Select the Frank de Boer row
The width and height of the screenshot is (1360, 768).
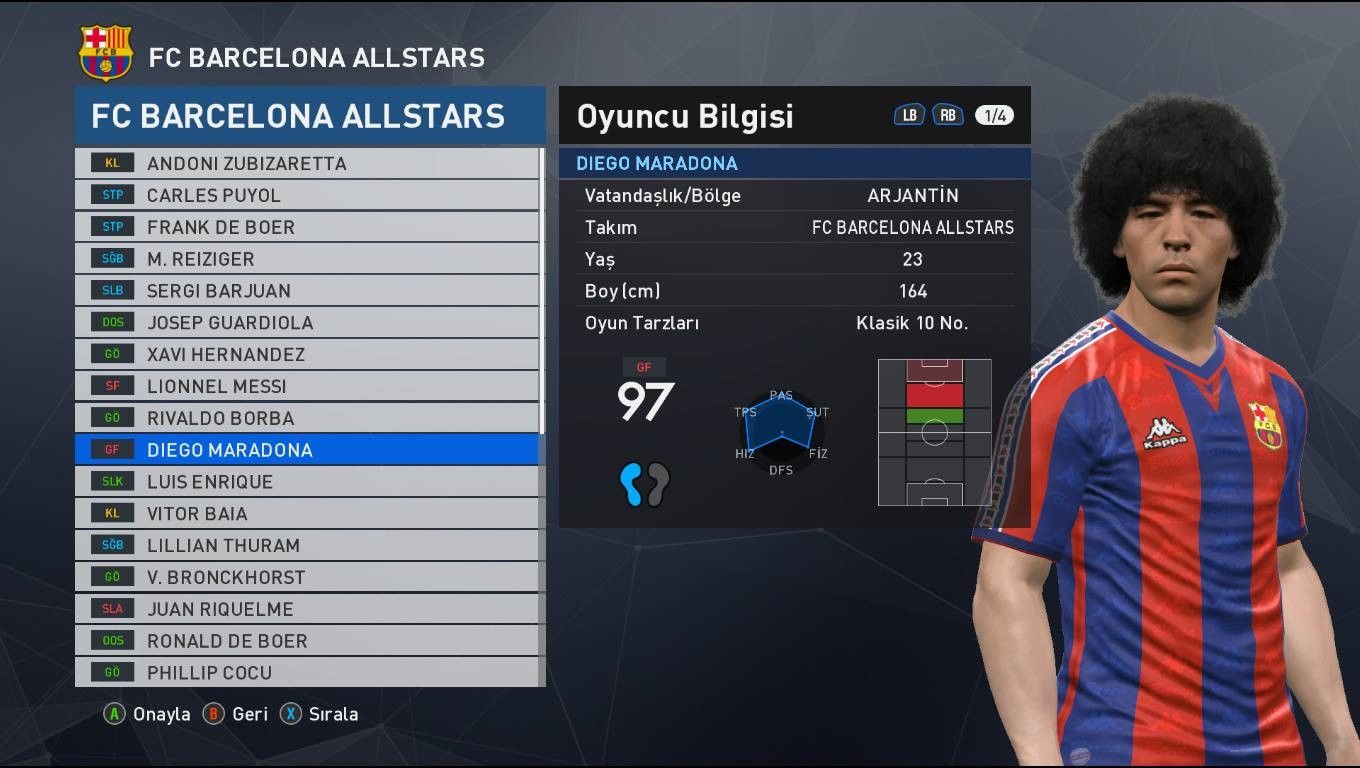tap(307, 227)
